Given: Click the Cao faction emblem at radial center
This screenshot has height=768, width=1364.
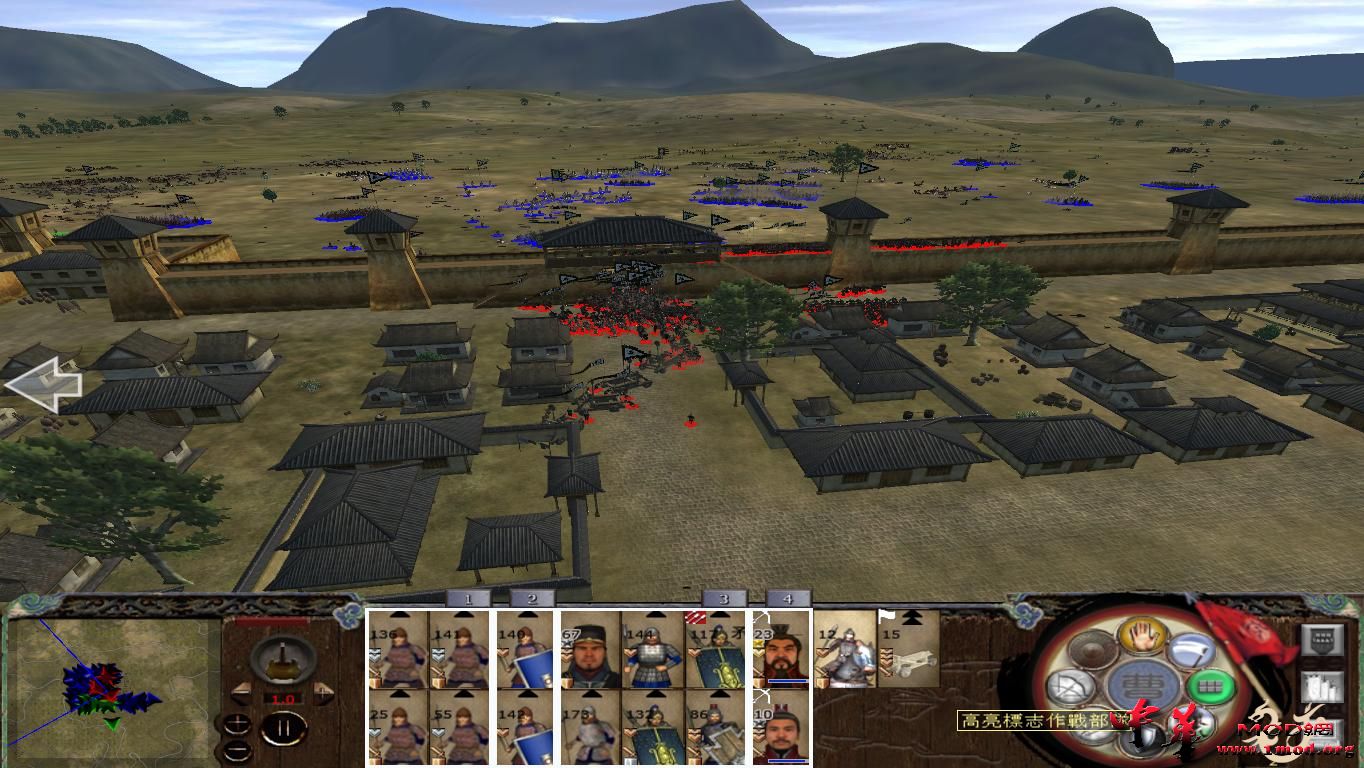Looking at the screenshot, I should click(1143, 685).
